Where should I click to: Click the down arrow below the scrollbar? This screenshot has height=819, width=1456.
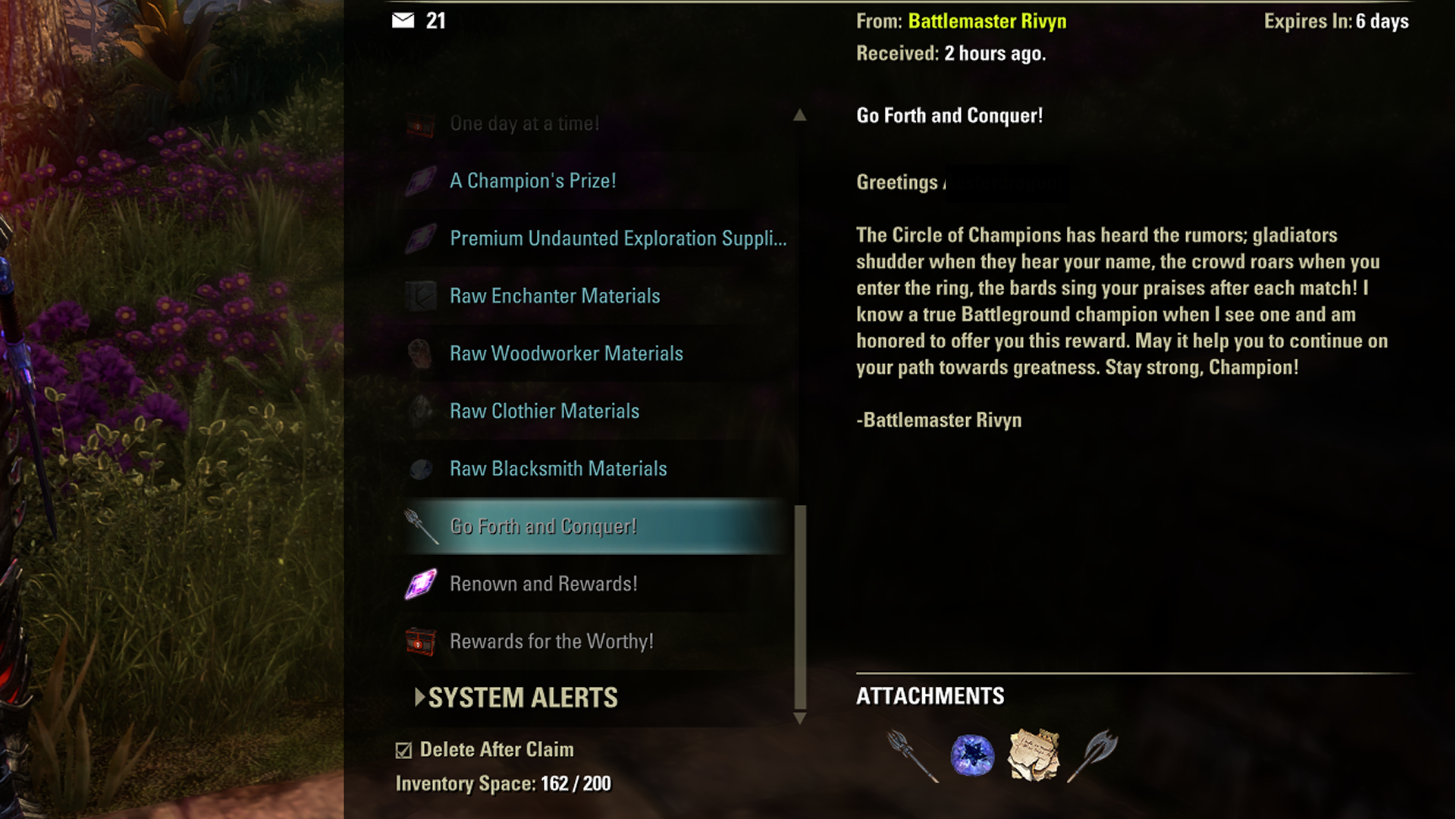tap(800, 719)
